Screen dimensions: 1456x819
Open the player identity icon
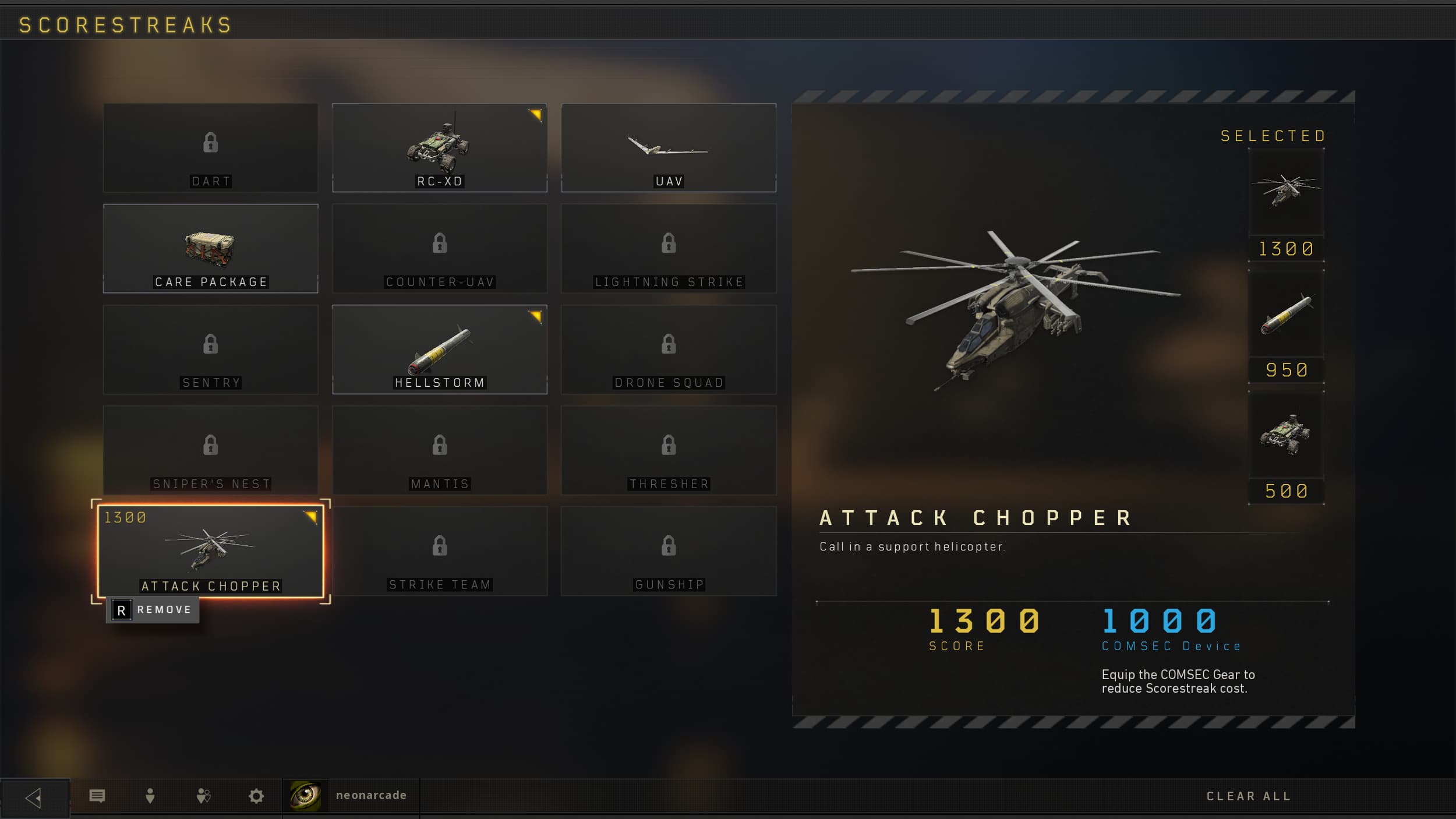point(150,795)
